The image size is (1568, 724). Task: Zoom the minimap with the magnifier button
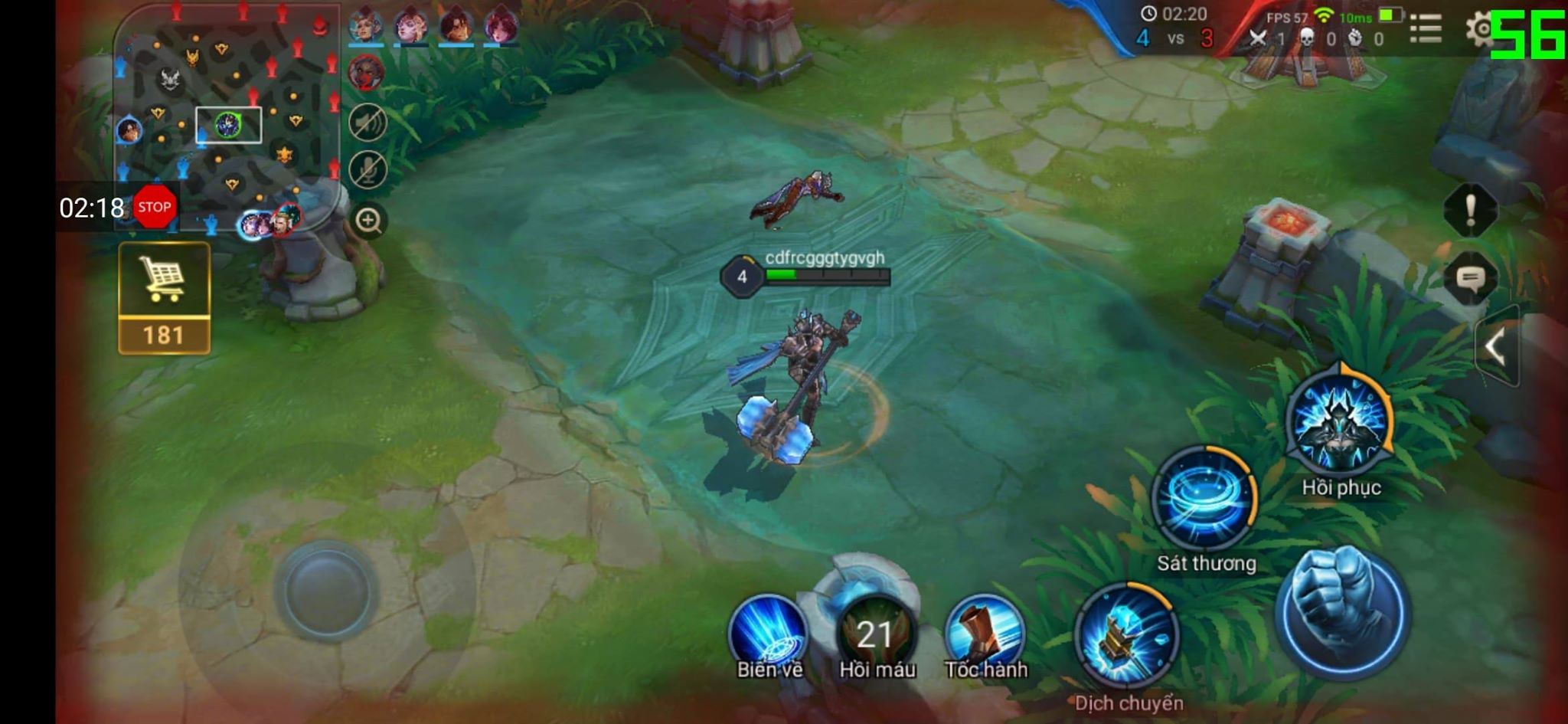(368, 221)
